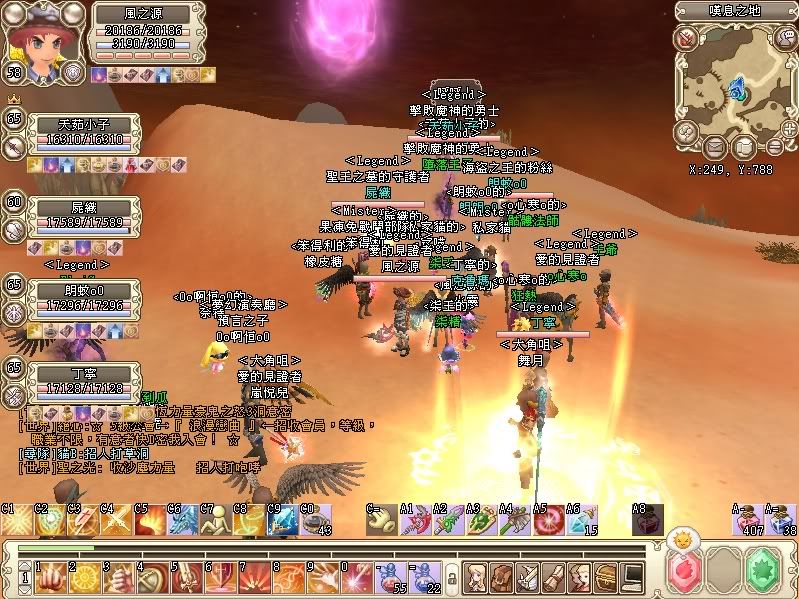The image size is (799, 599).
Task: Open the monitor-shaped system menu icon
Action: (631, 577)
